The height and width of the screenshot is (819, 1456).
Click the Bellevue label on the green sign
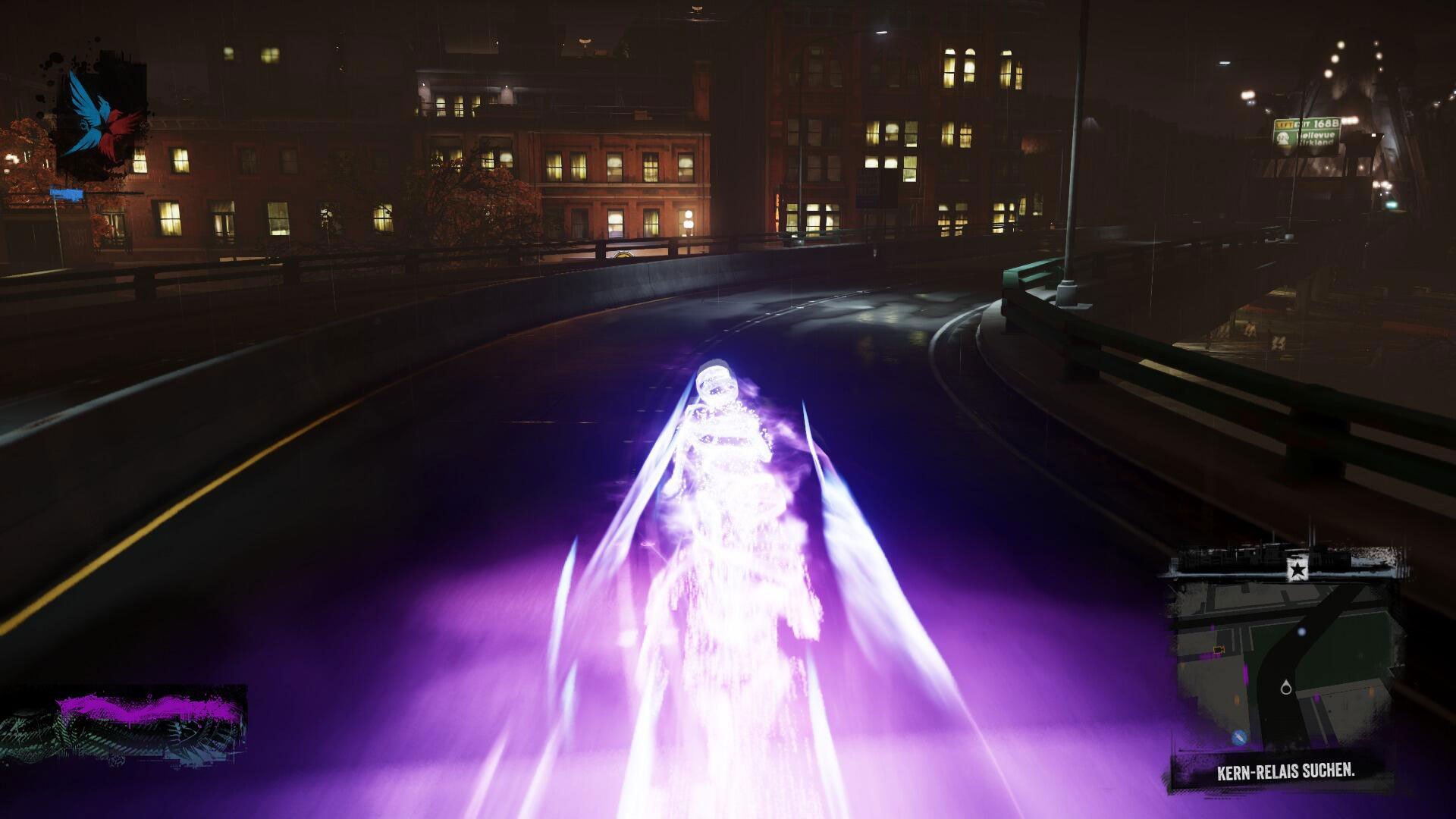tap(1315, 135)
